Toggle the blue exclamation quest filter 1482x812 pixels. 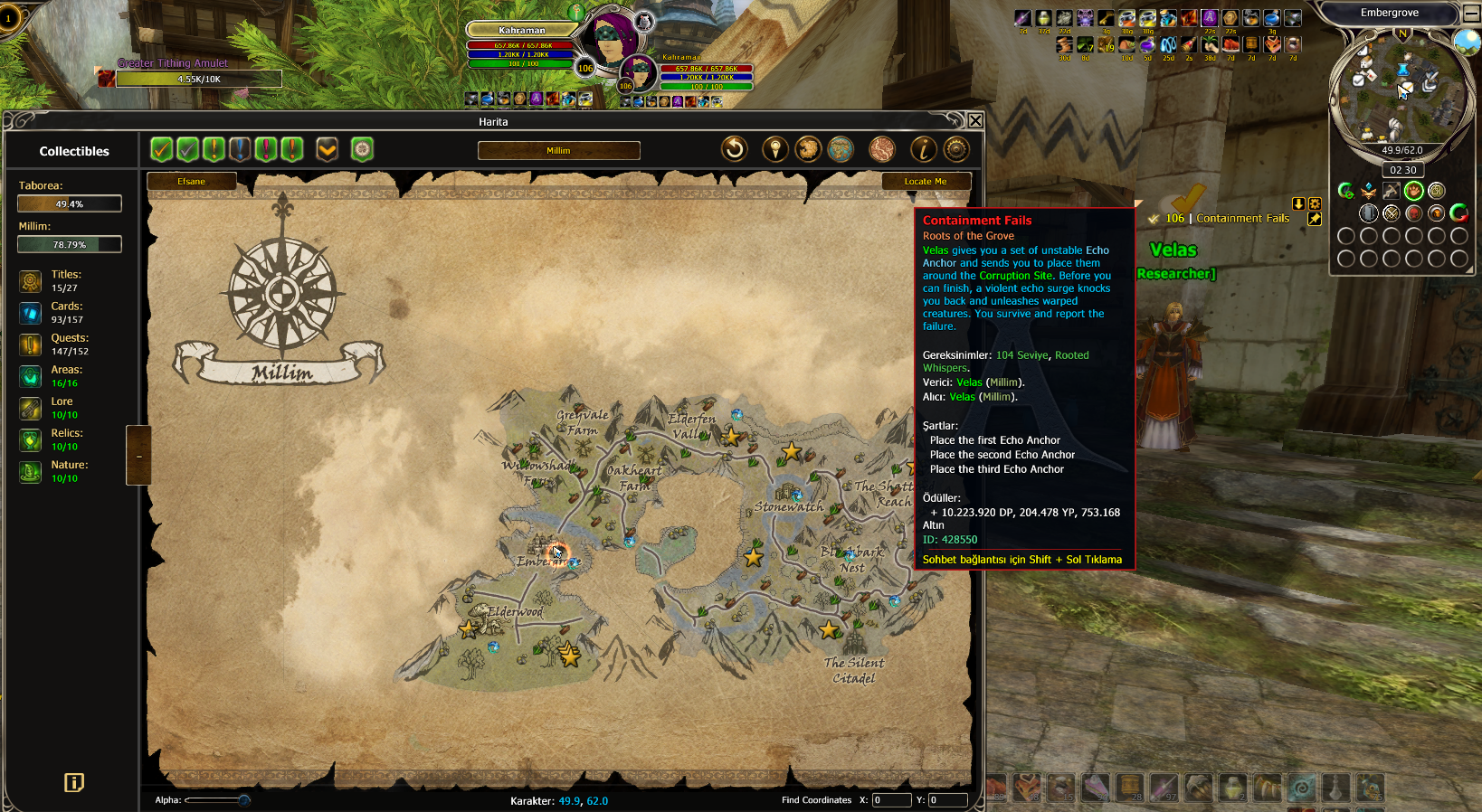coord(240,149)
